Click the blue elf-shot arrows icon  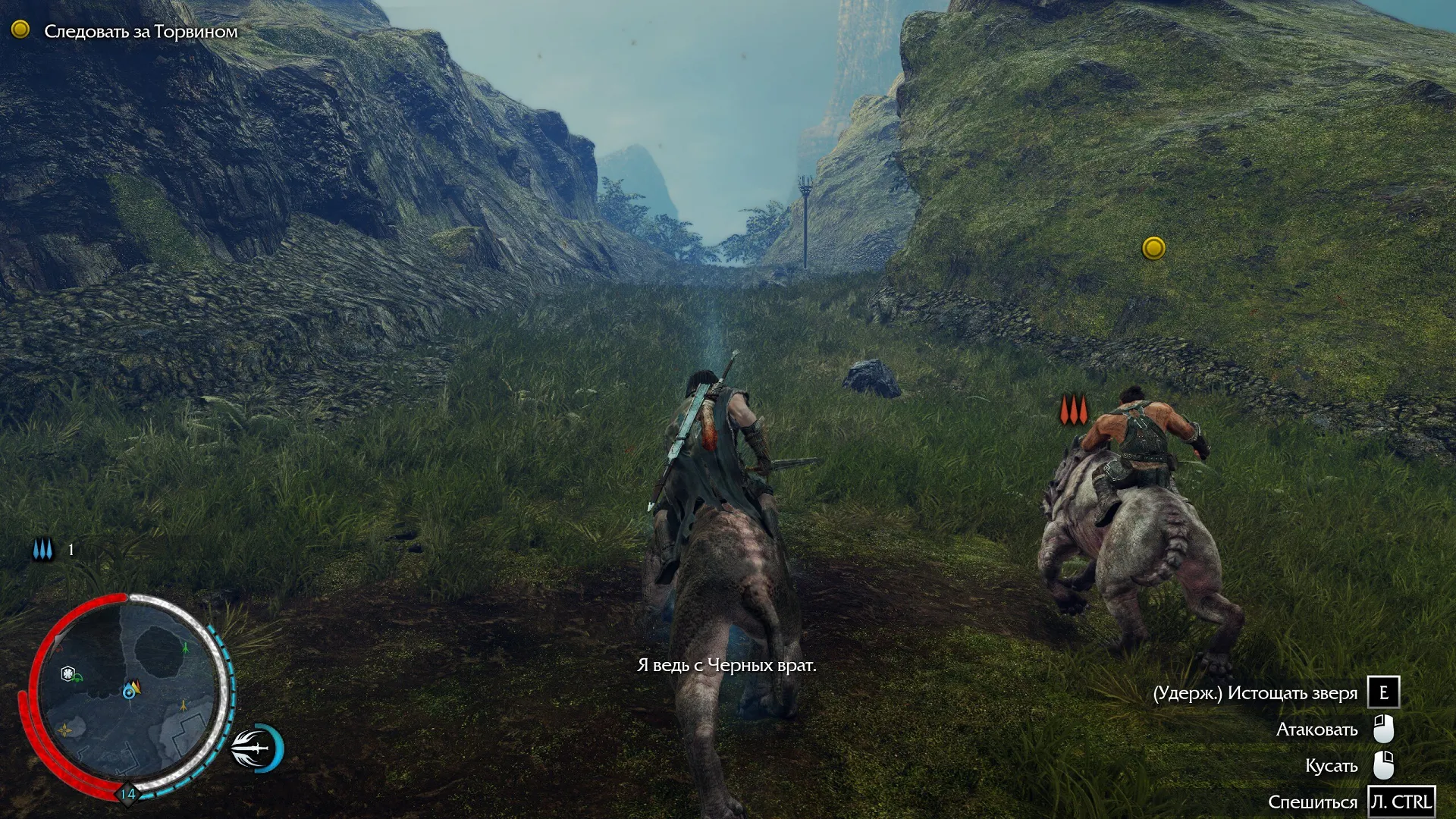click(43, 550)
